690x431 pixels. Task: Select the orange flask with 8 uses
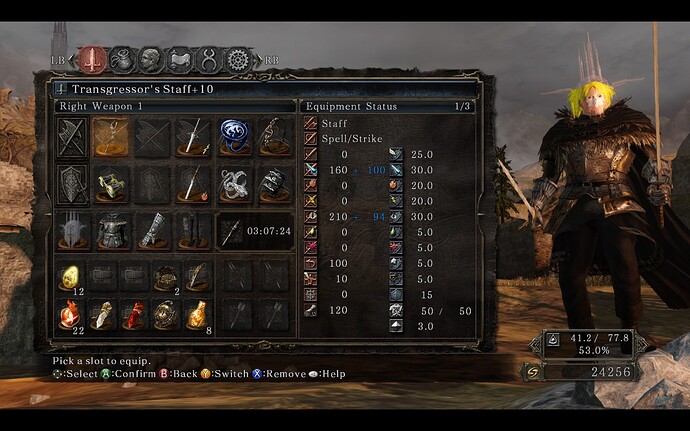pos(196,314)
